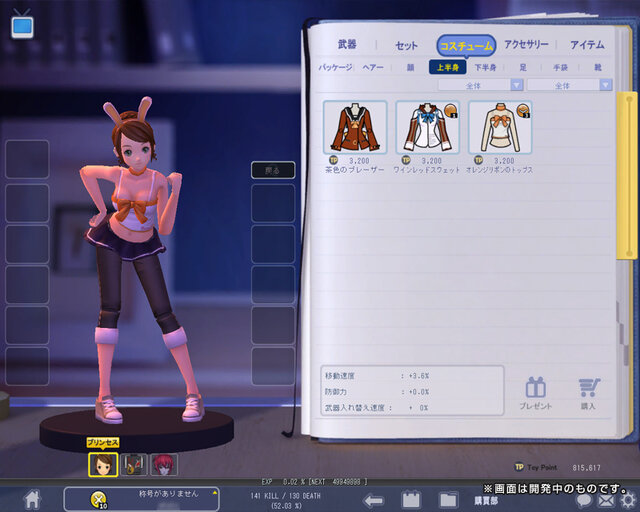The height and width of the screenshot is (512, 640).
Task: Pick the orange ribbon top item
Action: coord(499,127)
